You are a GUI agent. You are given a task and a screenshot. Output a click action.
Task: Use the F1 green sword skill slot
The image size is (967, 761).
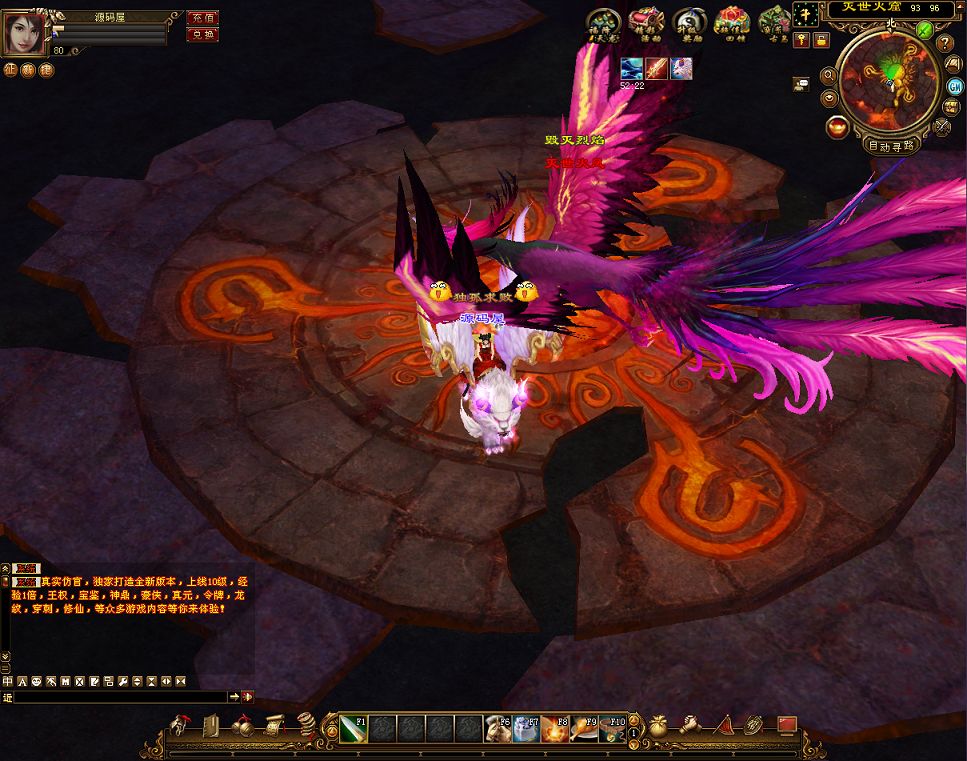pyautogui.click(x=355, y=729)
